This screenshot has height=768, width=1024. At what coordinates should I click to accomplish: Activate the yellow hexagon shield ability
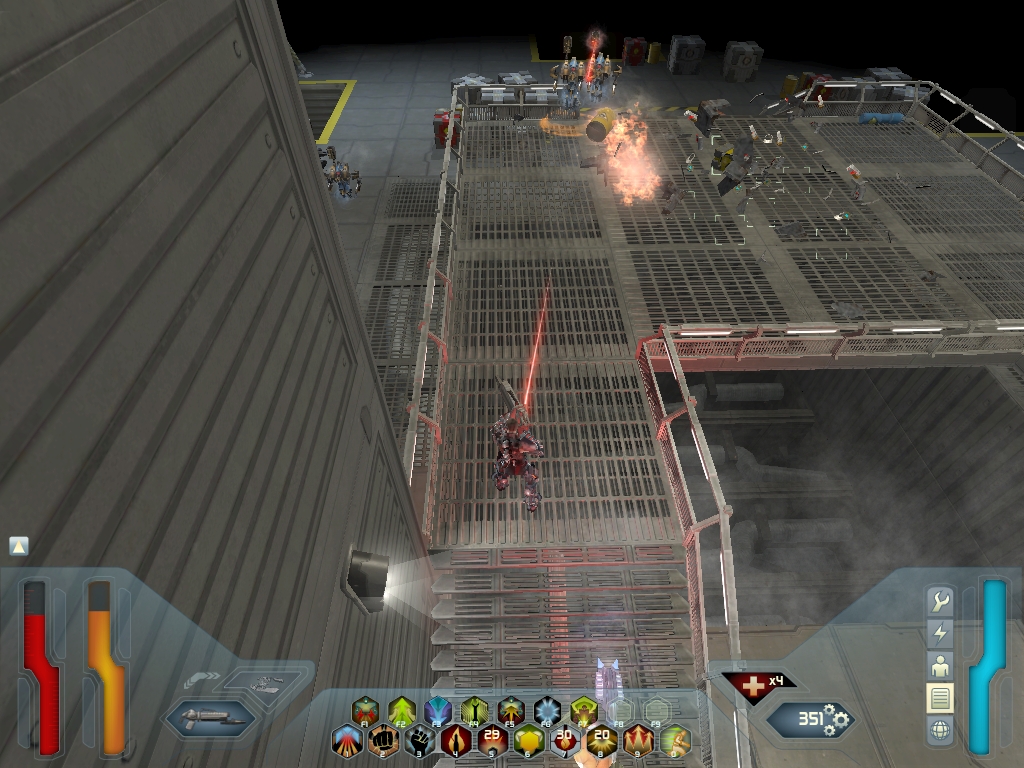coord(529,741)
